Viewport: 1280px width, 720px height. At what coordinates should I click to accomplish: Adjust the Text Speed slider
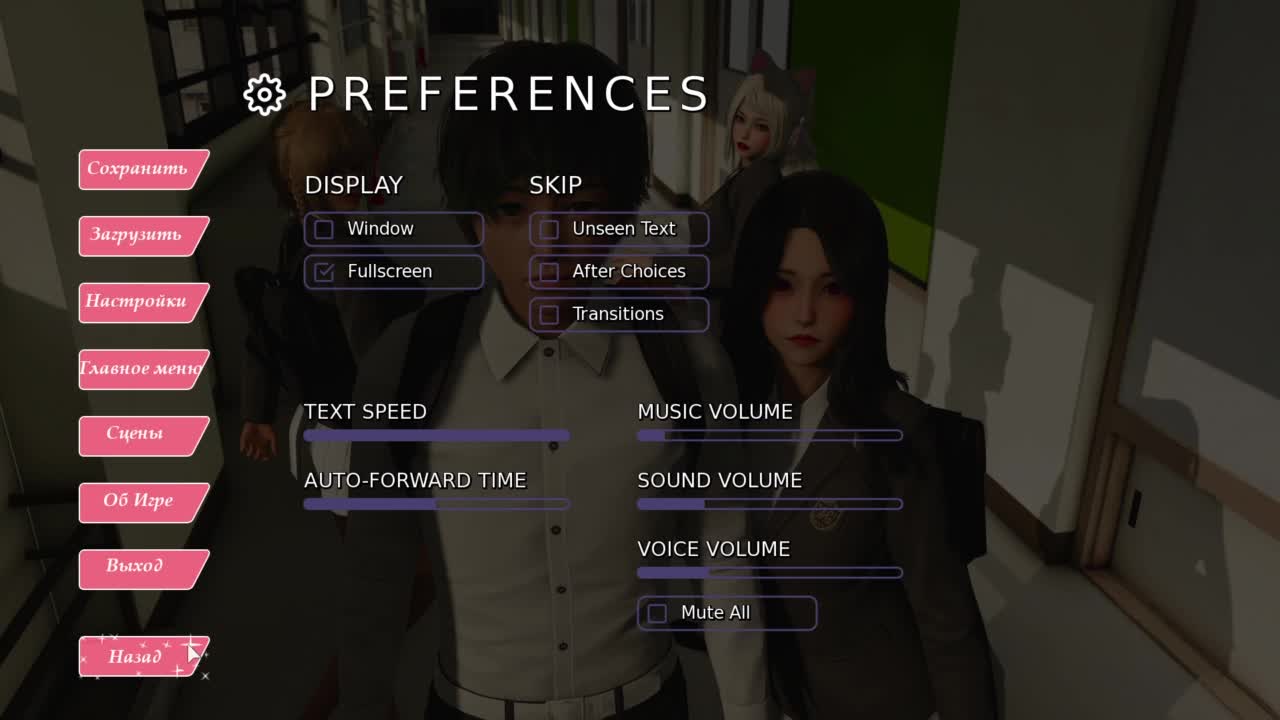(436, 436)
